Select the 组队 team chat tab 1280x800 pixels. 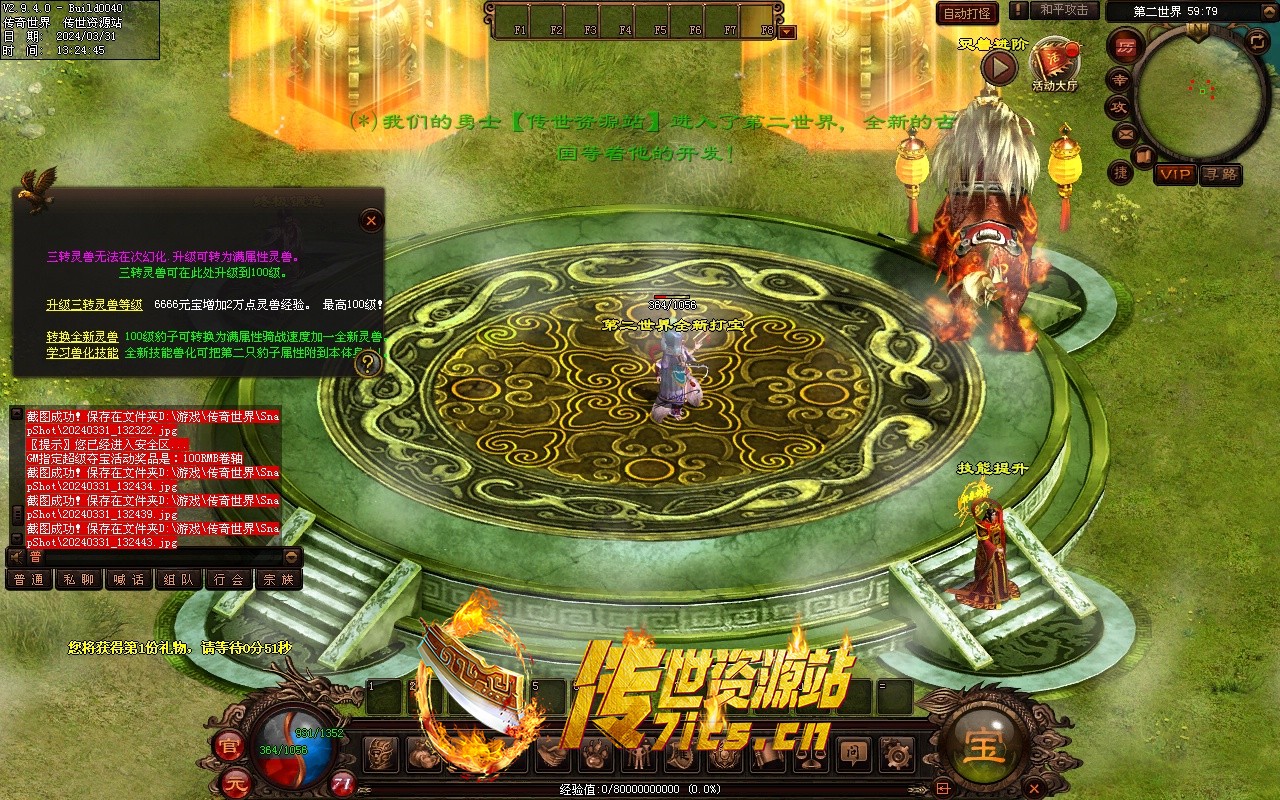click(179, 579)
